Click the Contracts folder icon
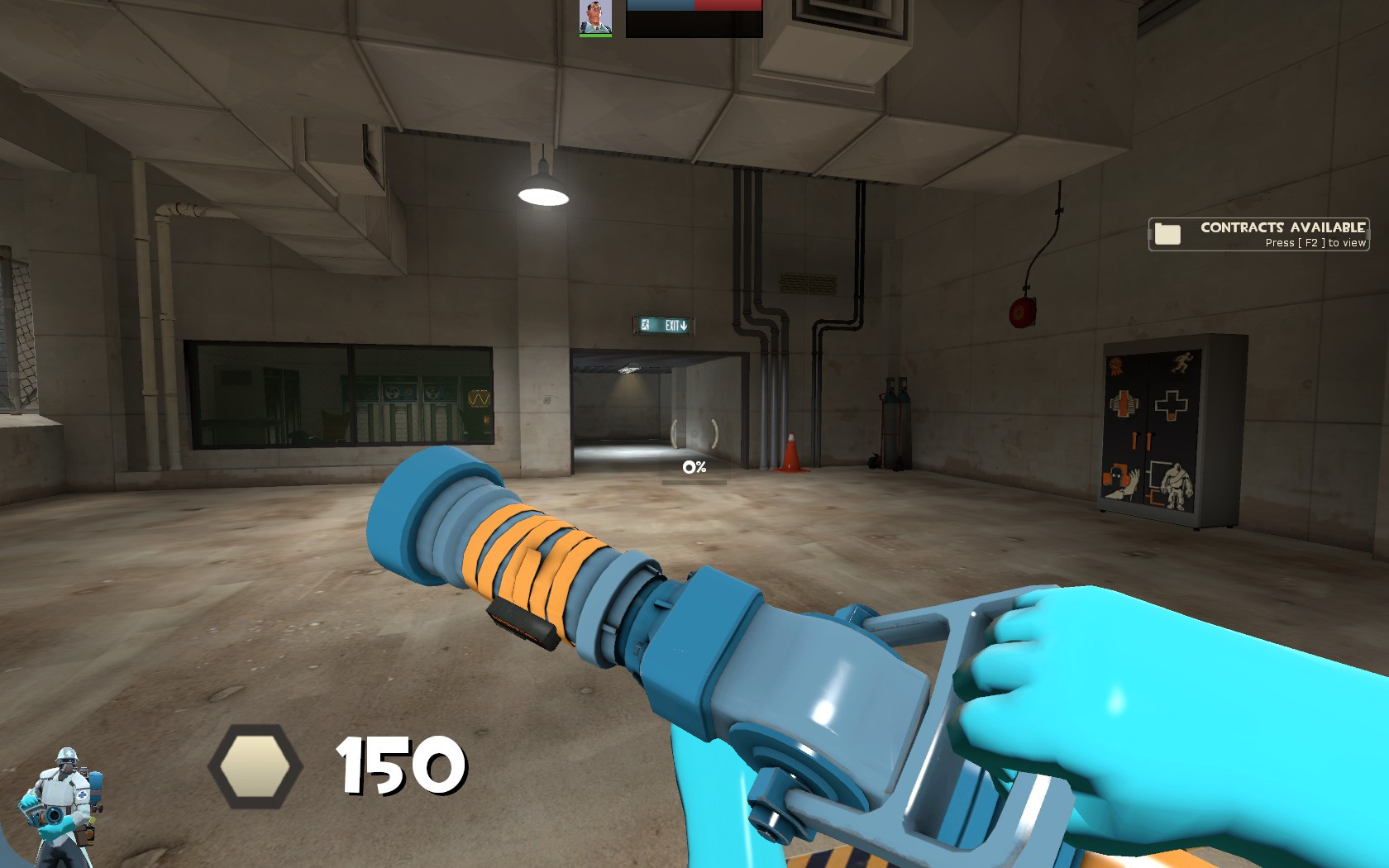1389x868 pixels. (1167, 233)
